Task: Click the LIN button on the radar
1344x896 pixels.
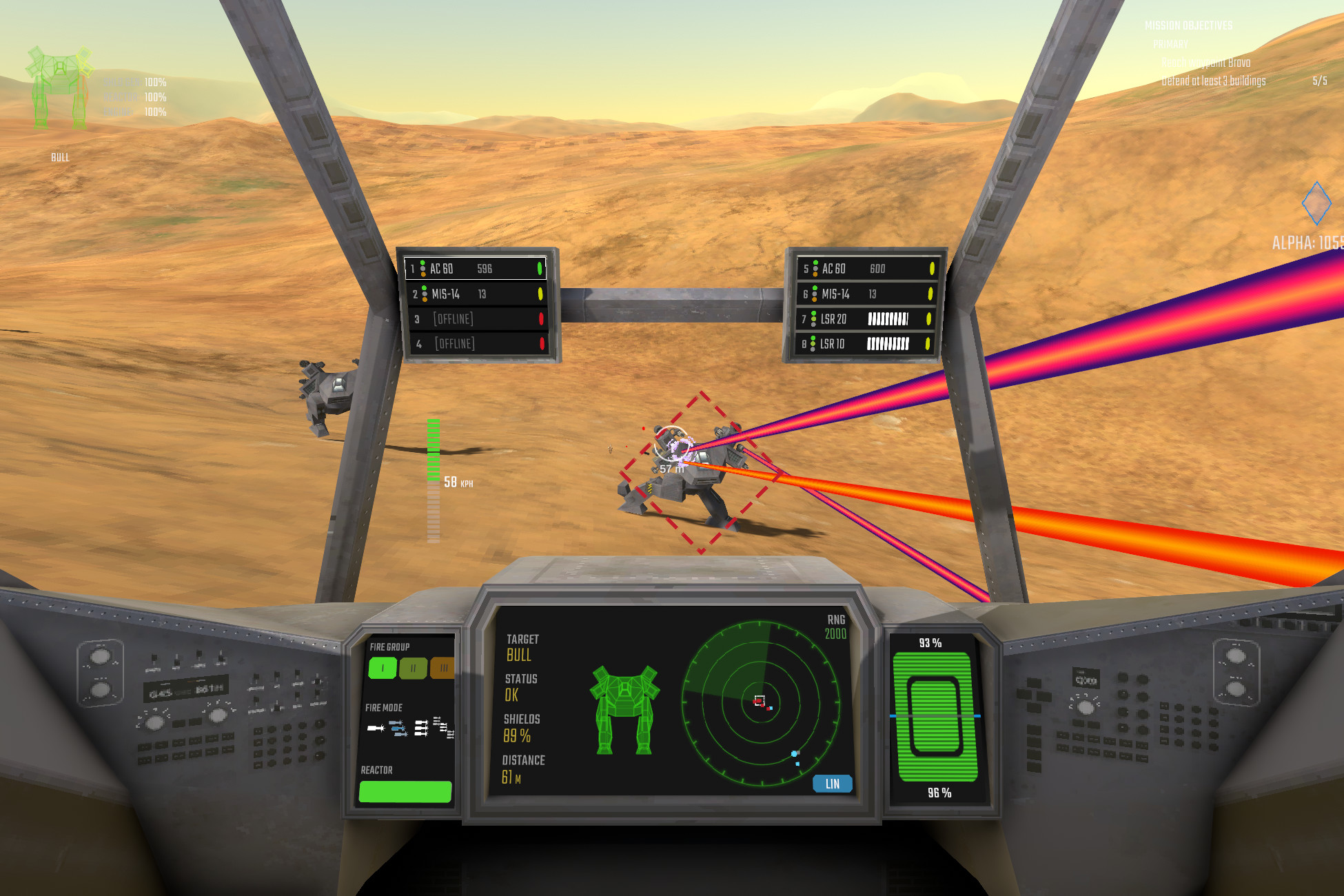Action: point(831,784)
